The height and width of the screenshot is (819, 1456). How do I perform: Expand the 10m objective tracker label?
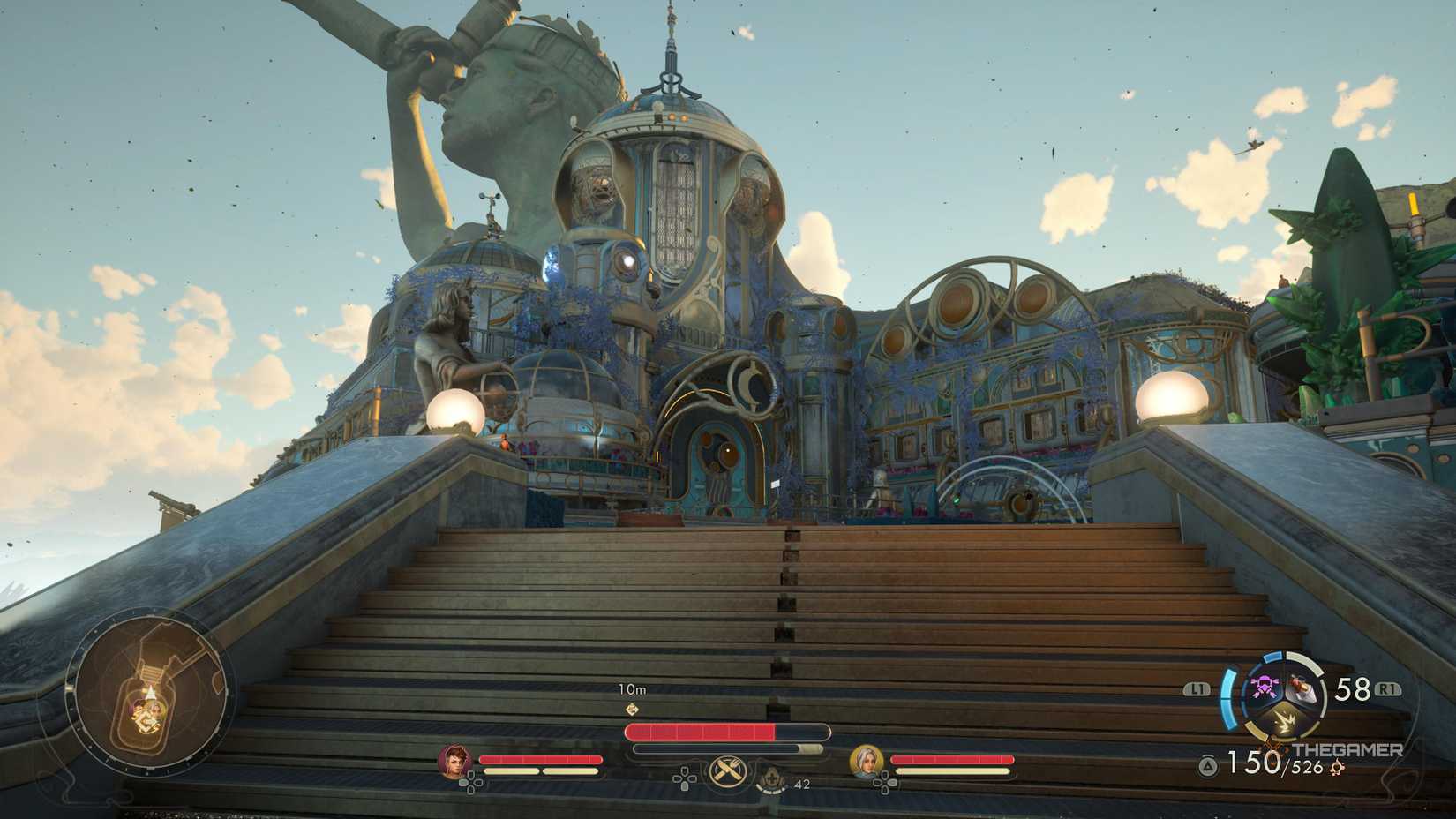(x=634, y=688)
